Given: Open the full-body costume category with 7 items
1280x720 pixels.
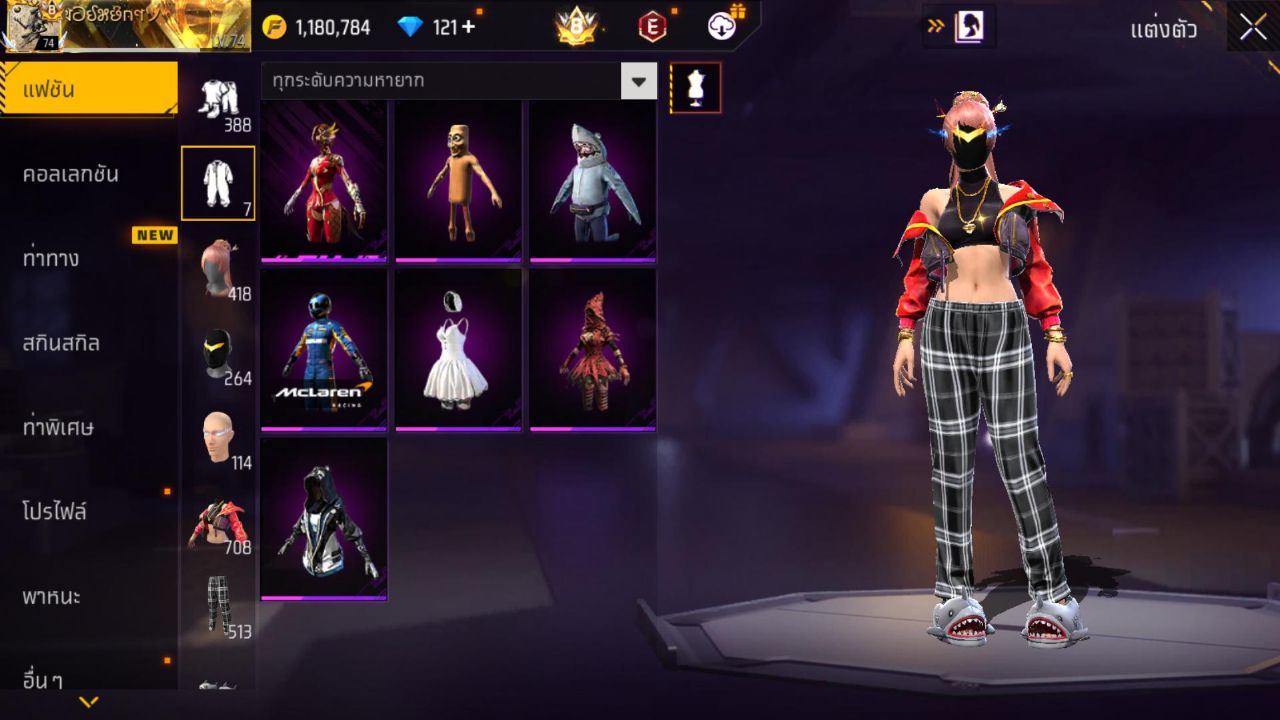Looking at the screenshot, I should click(218, 180).
